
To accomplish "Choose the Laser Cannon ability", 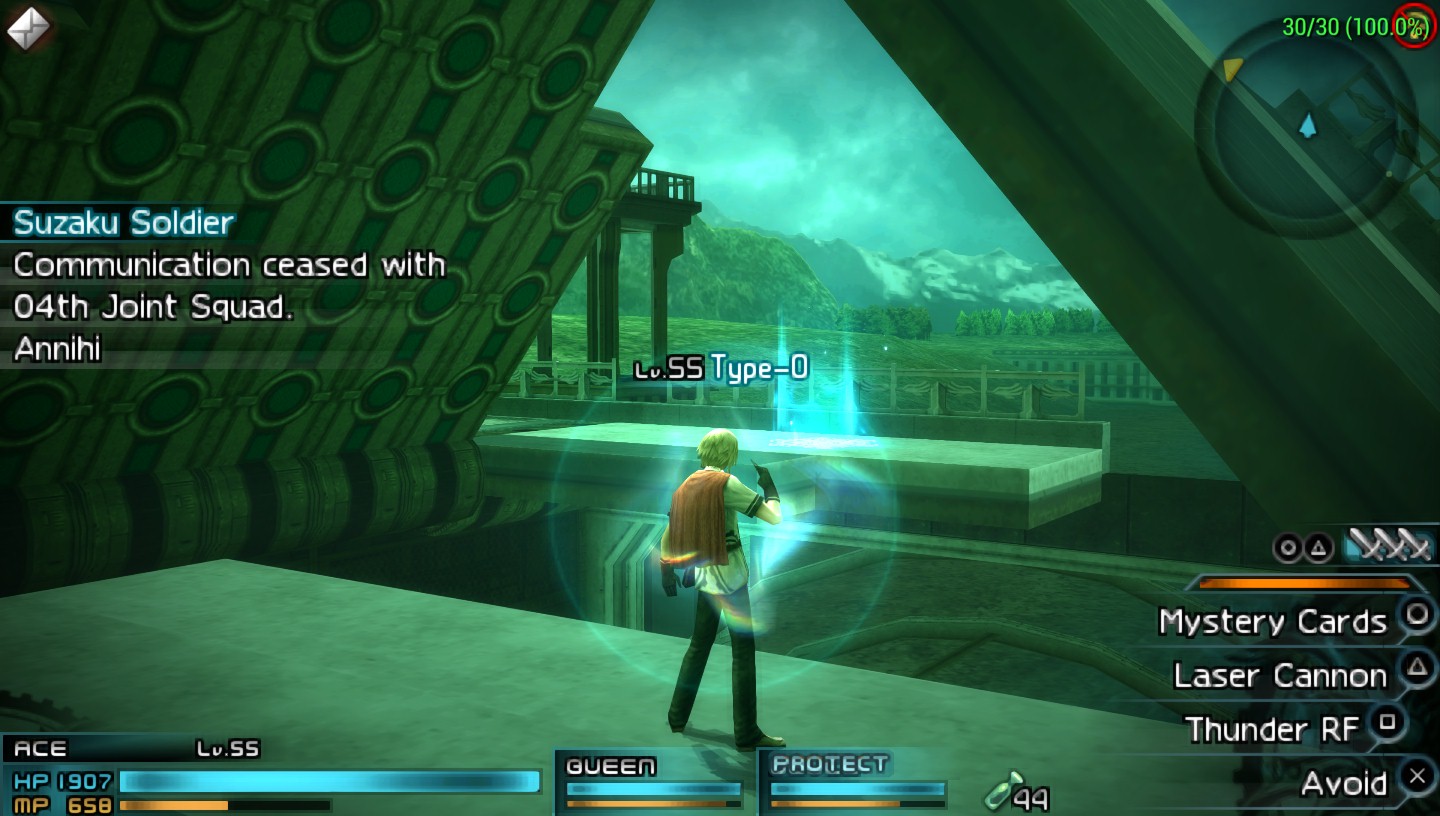I will coord(1281,676).
